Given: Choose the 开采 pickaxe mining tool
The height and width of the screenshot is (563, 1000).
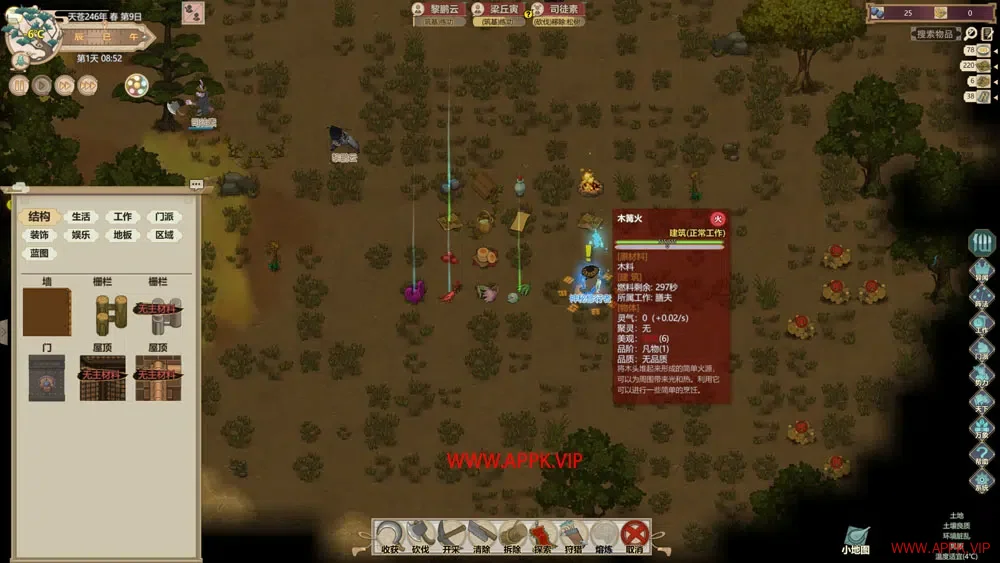Looking at the screenshot, I should coord(450,535).
